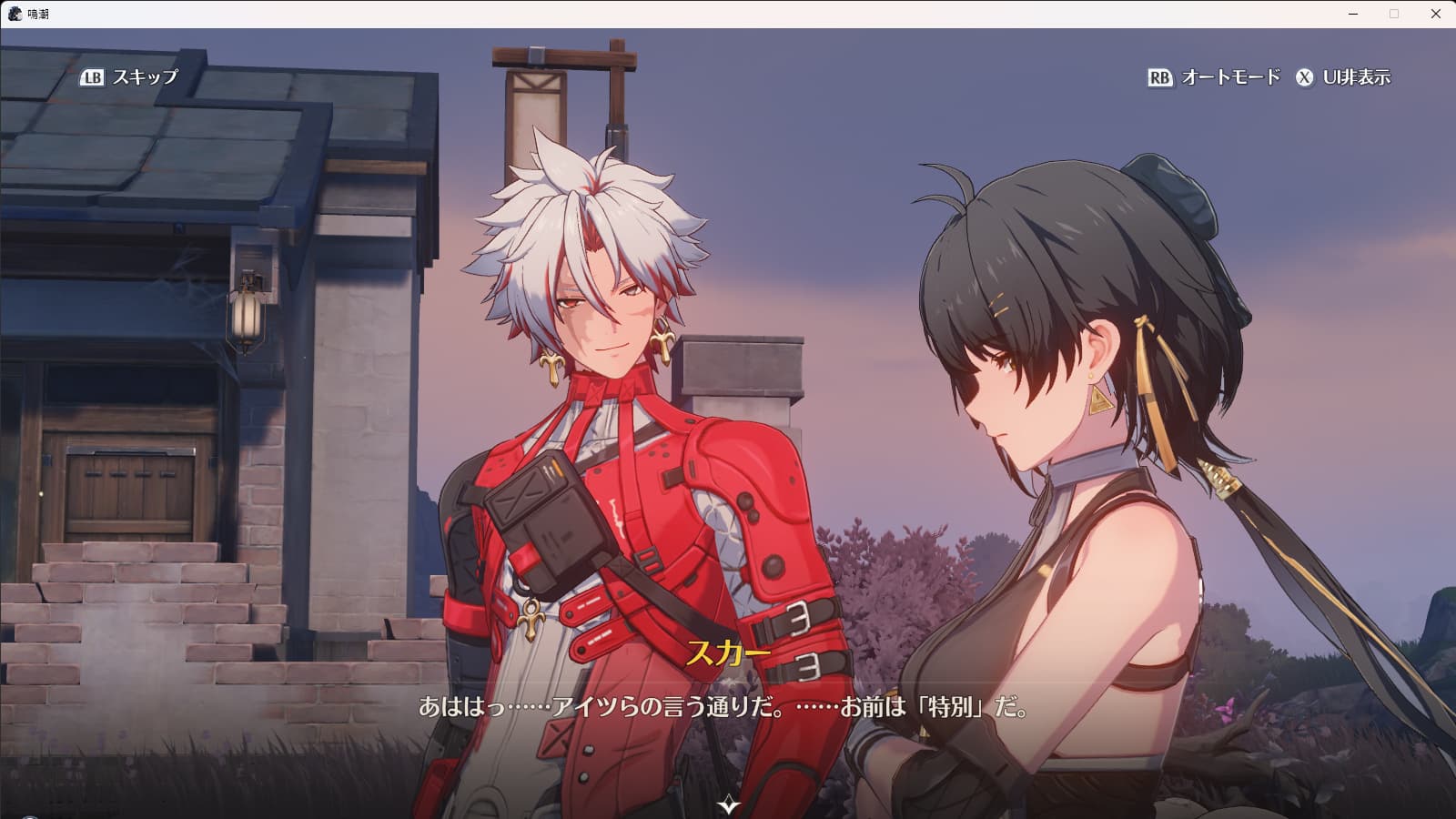Toggle オートモード auto-play
The width and height of the screenshot is (1456, 819).
pyautogui.click(x=1214, y=77)
